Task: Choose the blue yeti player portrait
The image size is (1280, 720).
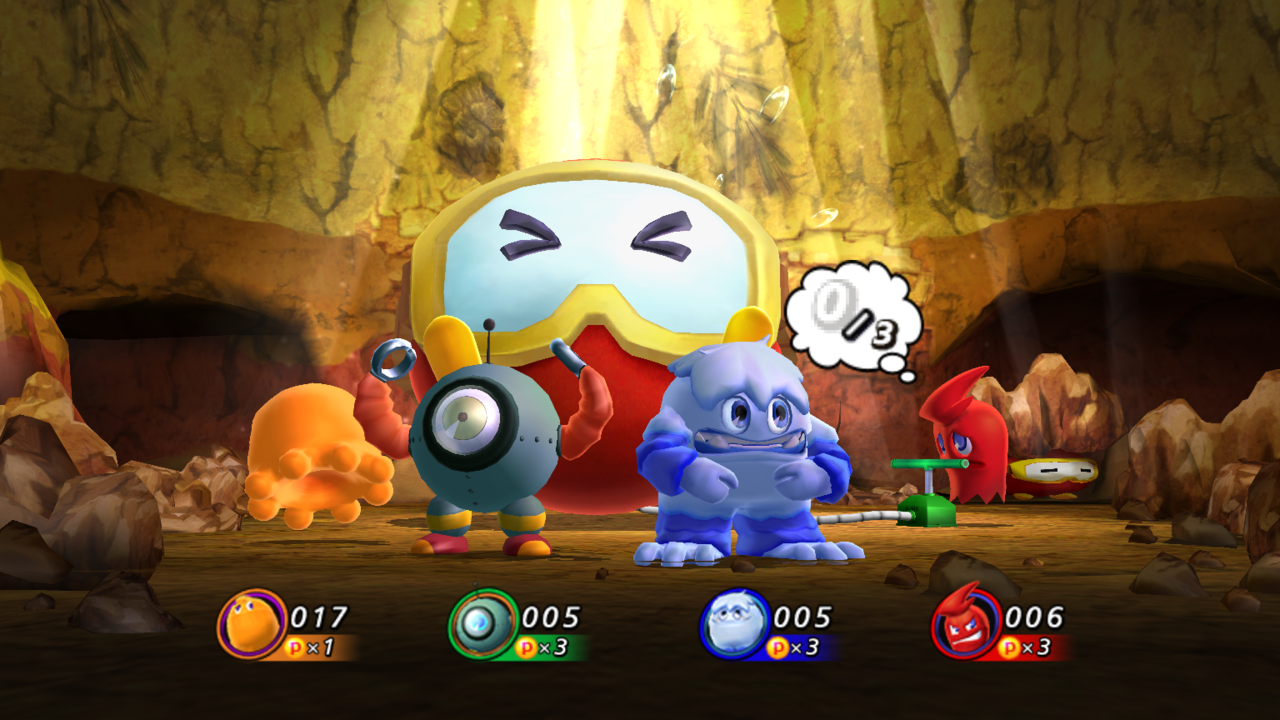Action: pos(733,624)
